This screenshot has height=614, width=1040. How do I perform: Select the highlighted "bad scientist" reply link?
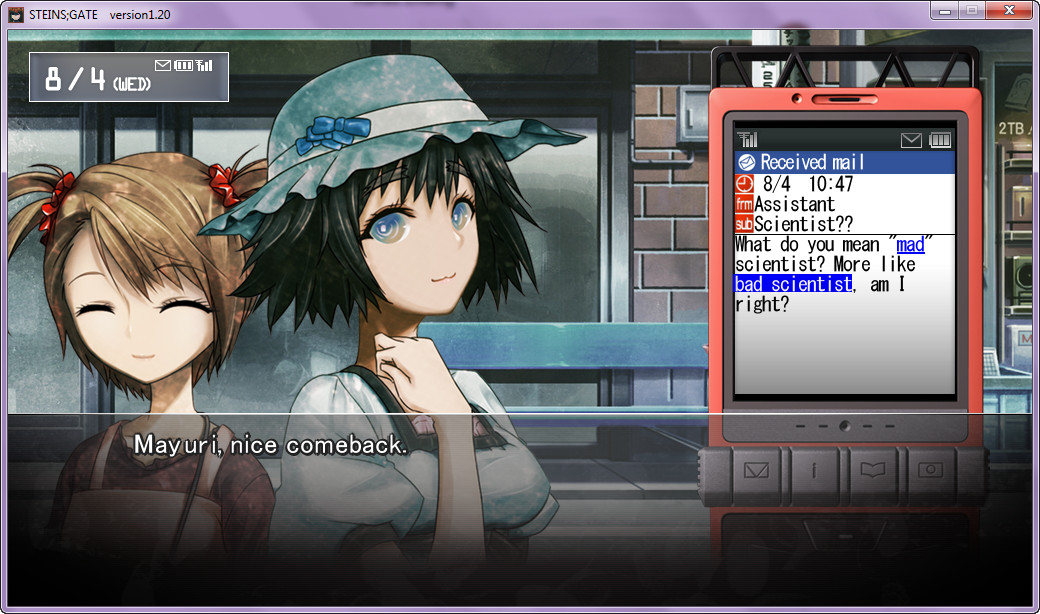pyautogui.click(x=792, y=284)
